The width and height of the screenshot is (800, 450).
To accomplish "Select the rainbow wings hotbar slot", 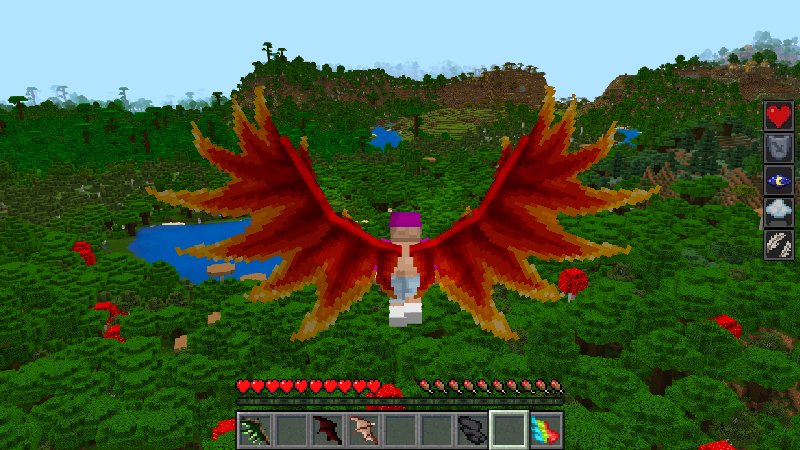I will [x=545, y=430].
